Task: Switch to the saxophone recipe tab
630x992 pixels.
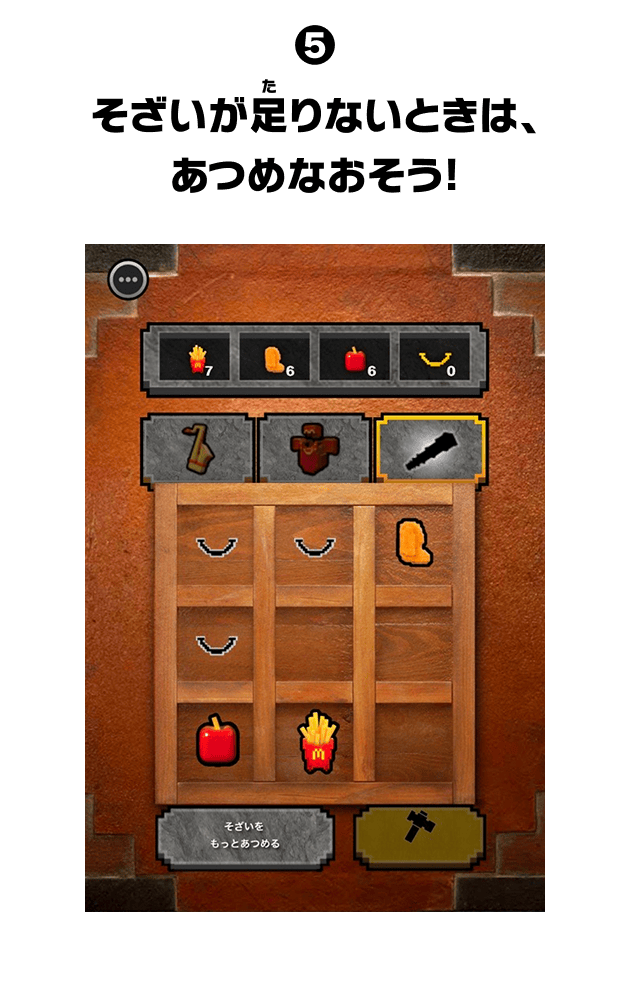Action: (199, 449)
